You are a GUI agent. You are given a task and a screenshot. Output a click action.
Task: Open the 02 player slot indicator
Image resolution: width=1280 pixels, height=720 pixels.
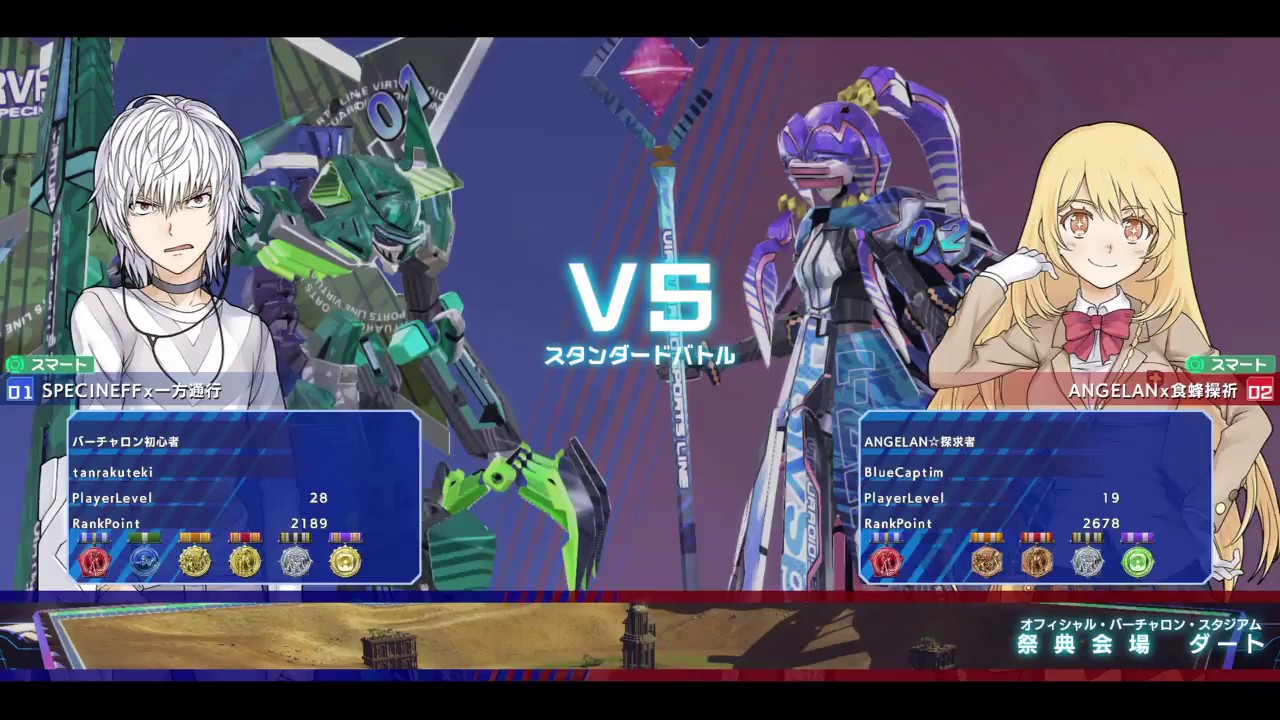[1262, 391]
